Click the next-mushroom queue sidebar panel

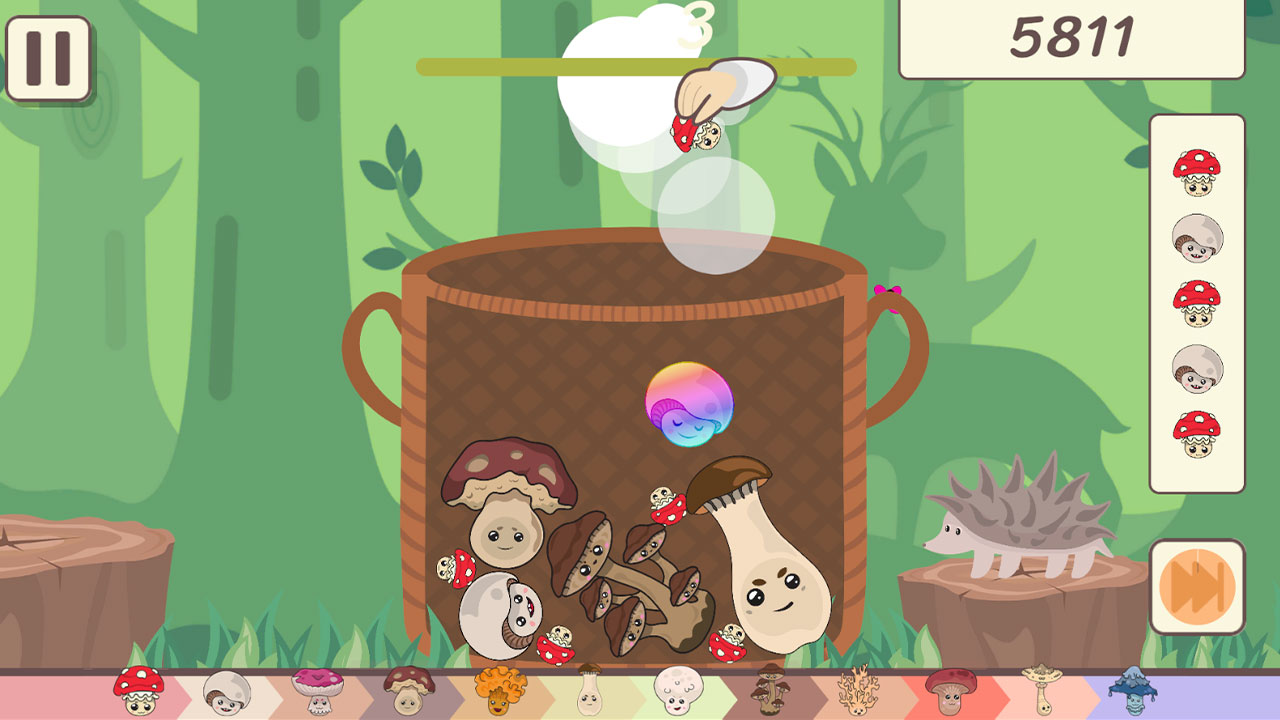1197,300
